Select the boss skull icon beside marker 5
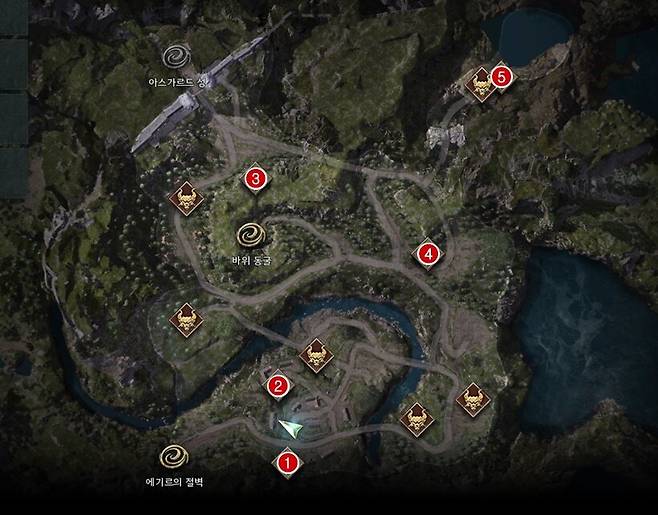The width and height of the screenshot is (658, 515). (x=481, y=84)
